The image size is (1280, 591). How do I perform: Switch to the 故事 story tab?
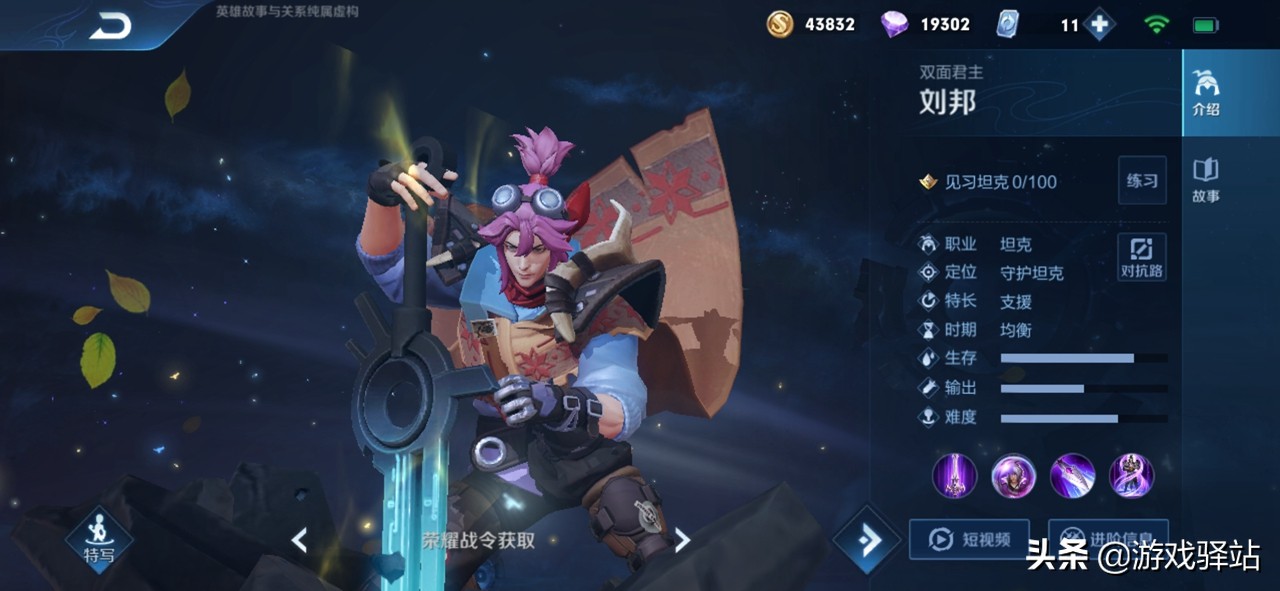click(x=1206, y=180)
